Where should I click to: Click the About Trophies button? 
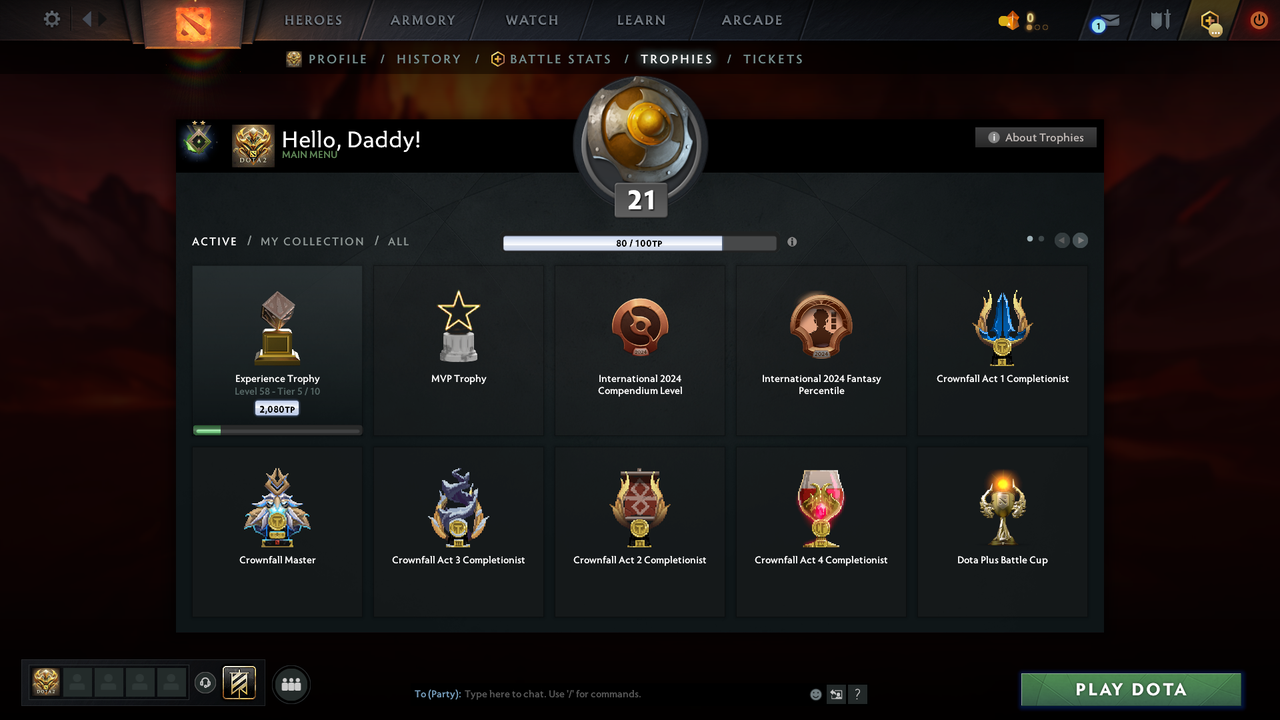(x=1035, y=137)
